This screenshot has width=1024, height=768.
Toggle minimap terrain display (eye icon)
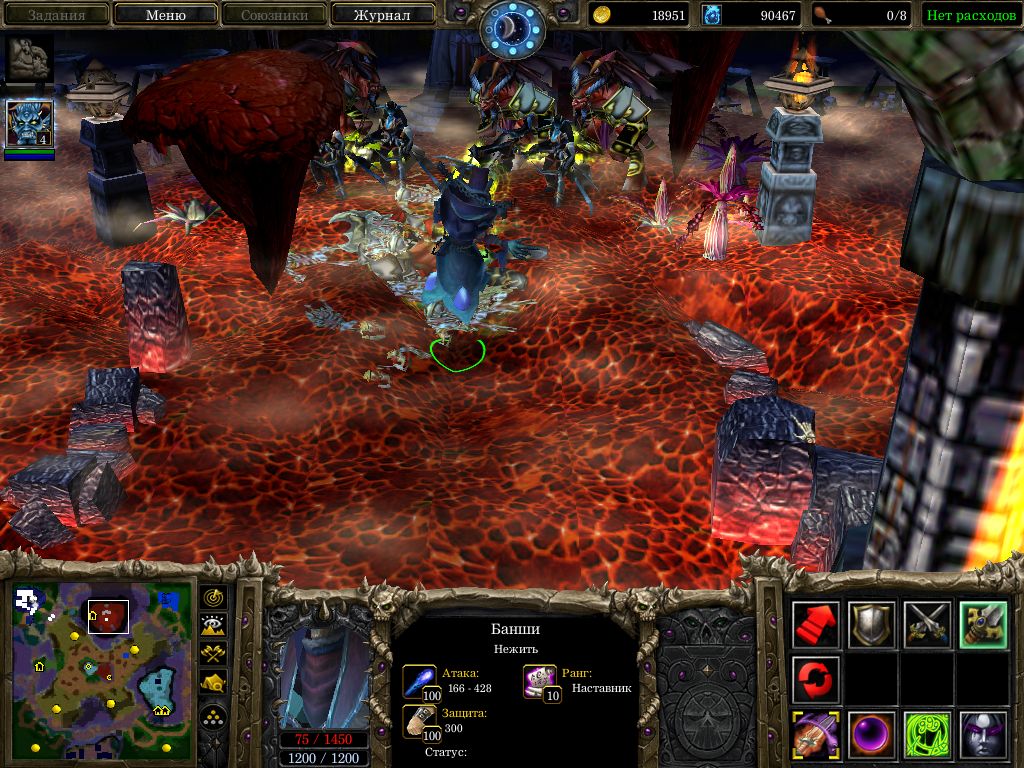pos(214,626)
